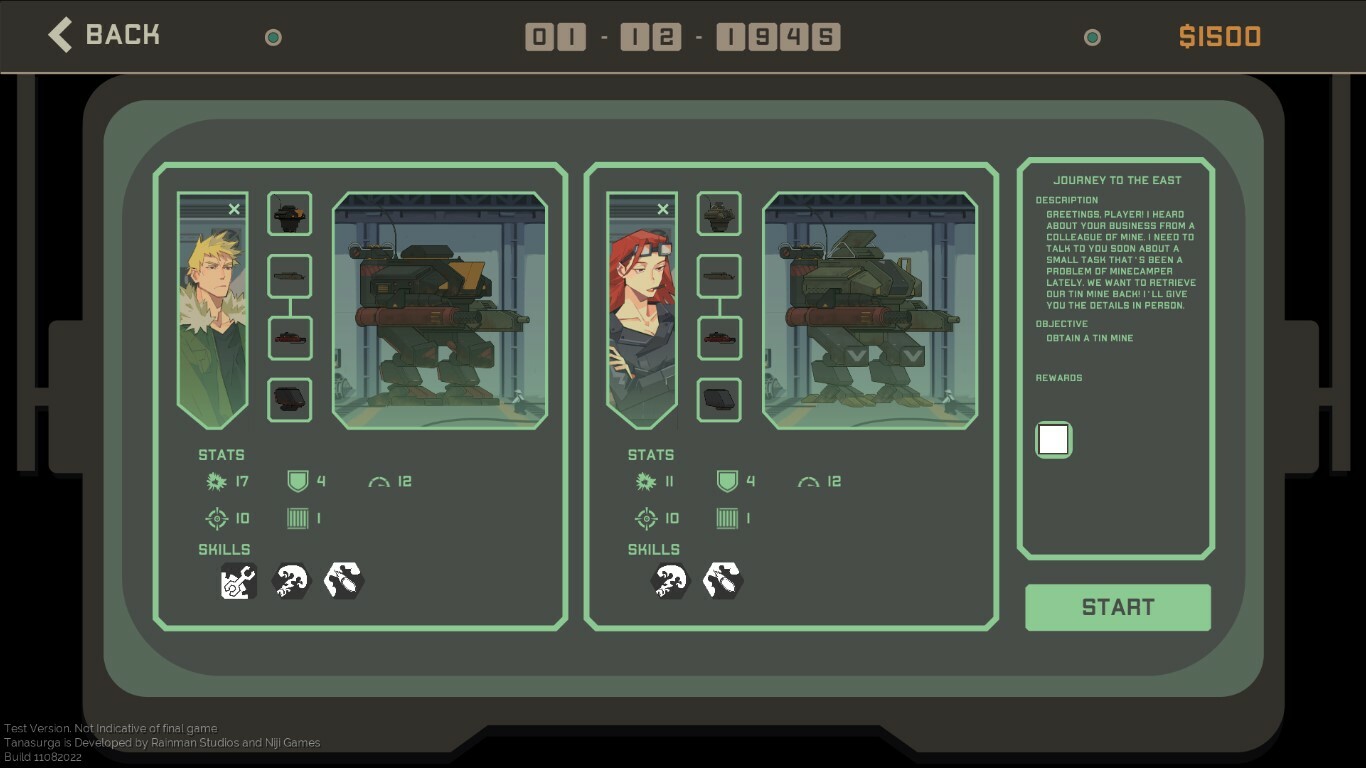
Task: Deselect the blonde pilot via the X
Action: 234,209
